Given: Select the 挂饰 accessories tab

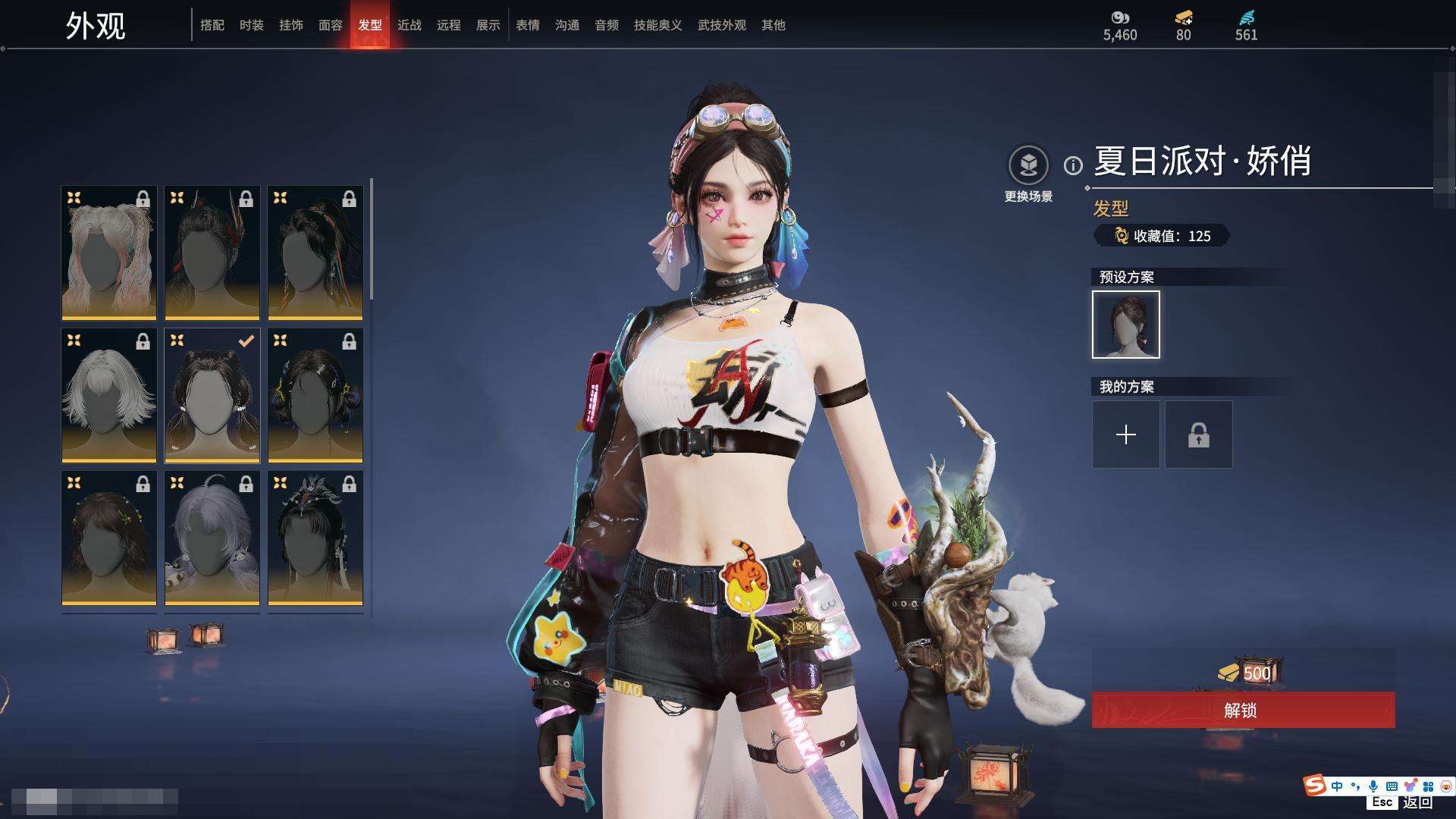Looking at the screenshot, I should click(x=290, y=25).
